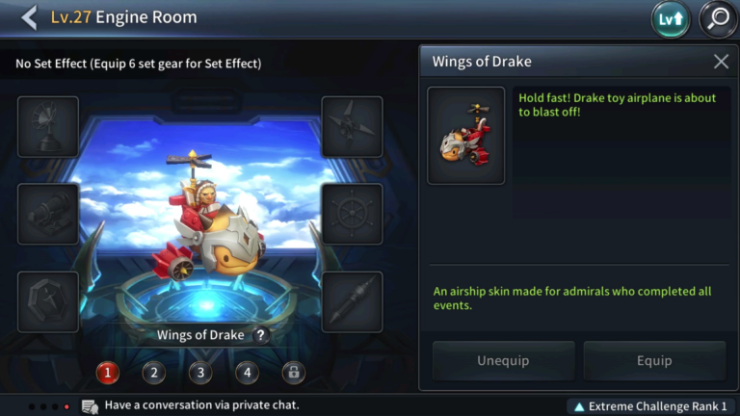This screenshot has width=740, height=416.
Task: Show help for Wings of Drake
Action: (261, 336)
